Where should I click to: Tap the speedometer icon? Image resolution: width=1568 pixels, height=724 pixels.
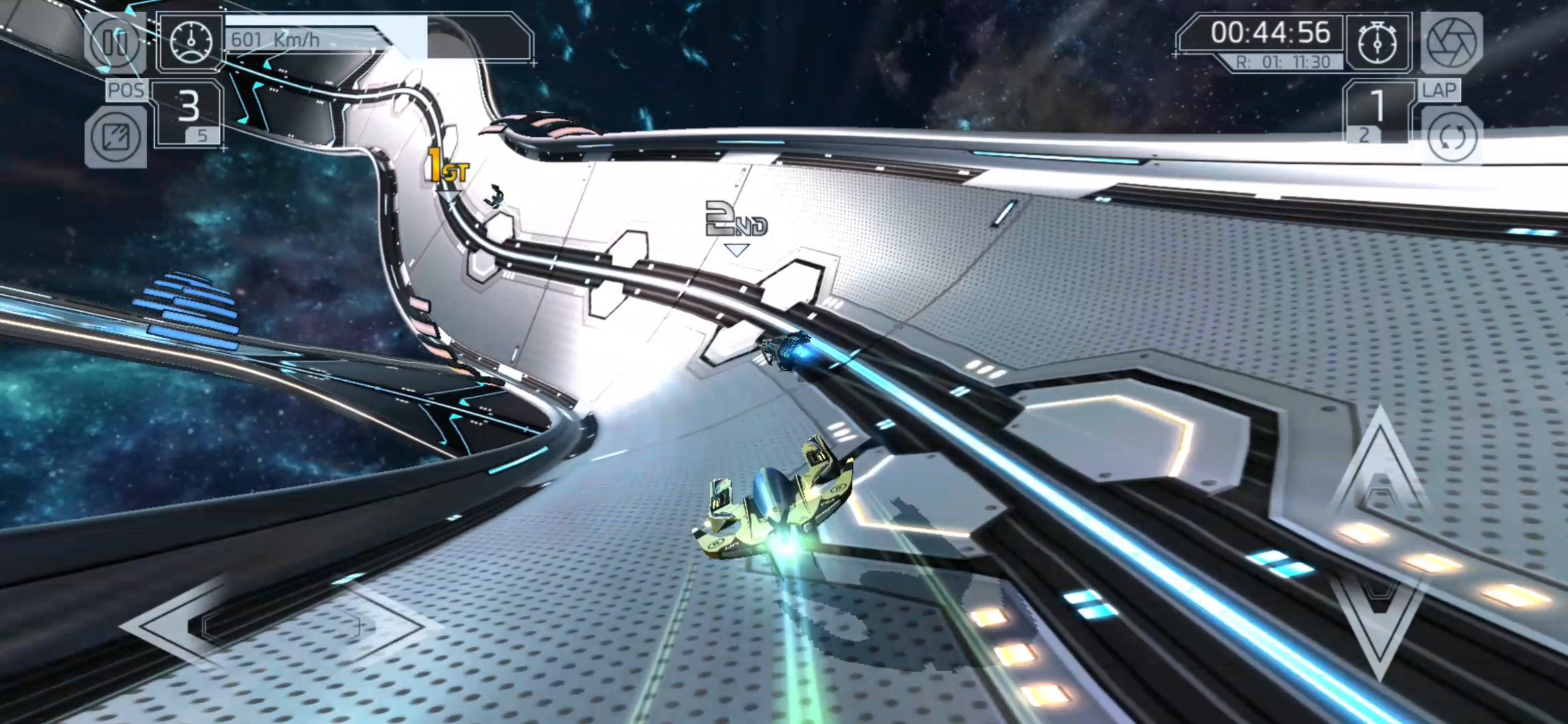click(192, 42)
